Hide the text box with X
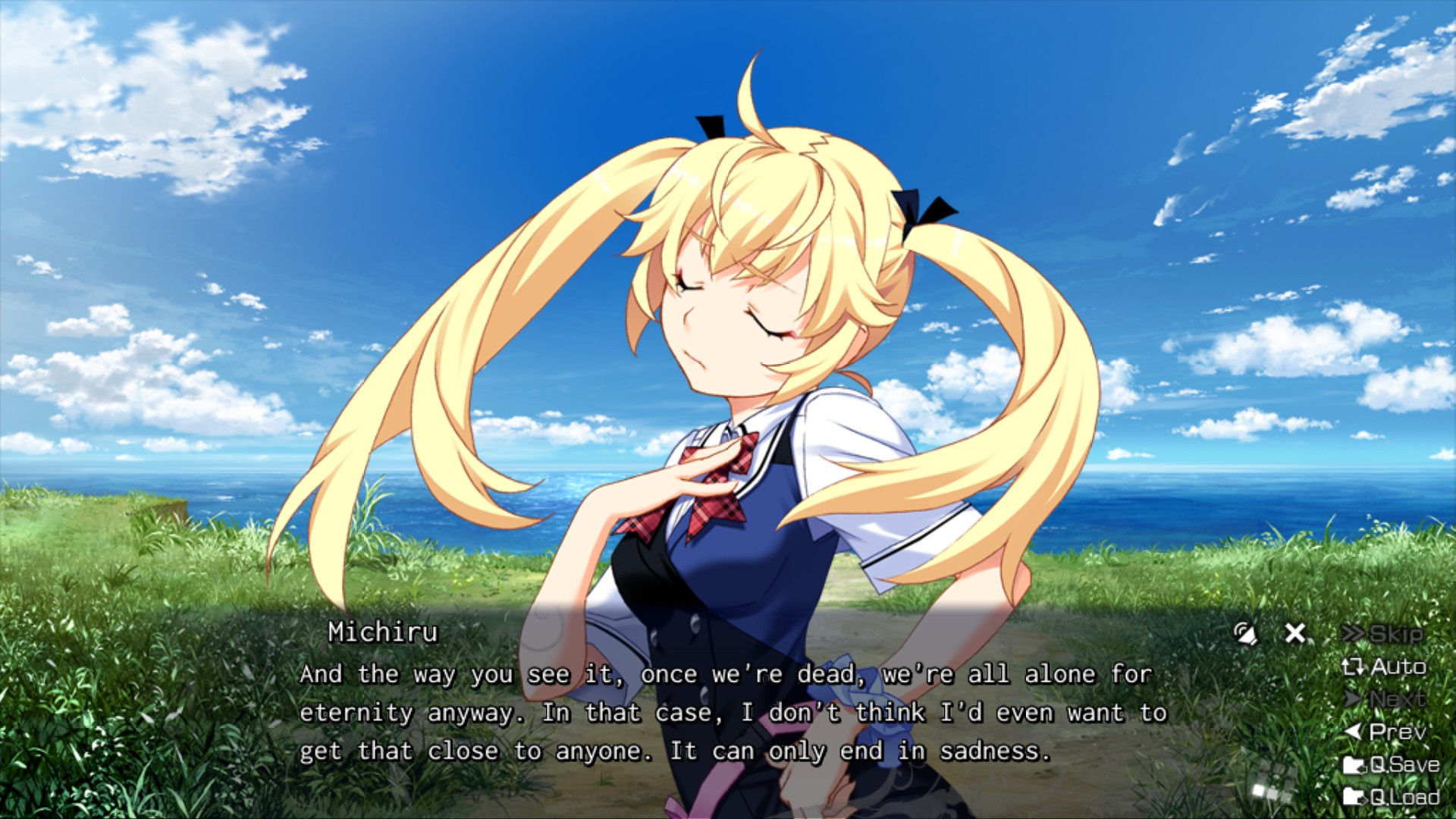This screenshot has height=819, width=1456. (x=1295, y=633)
